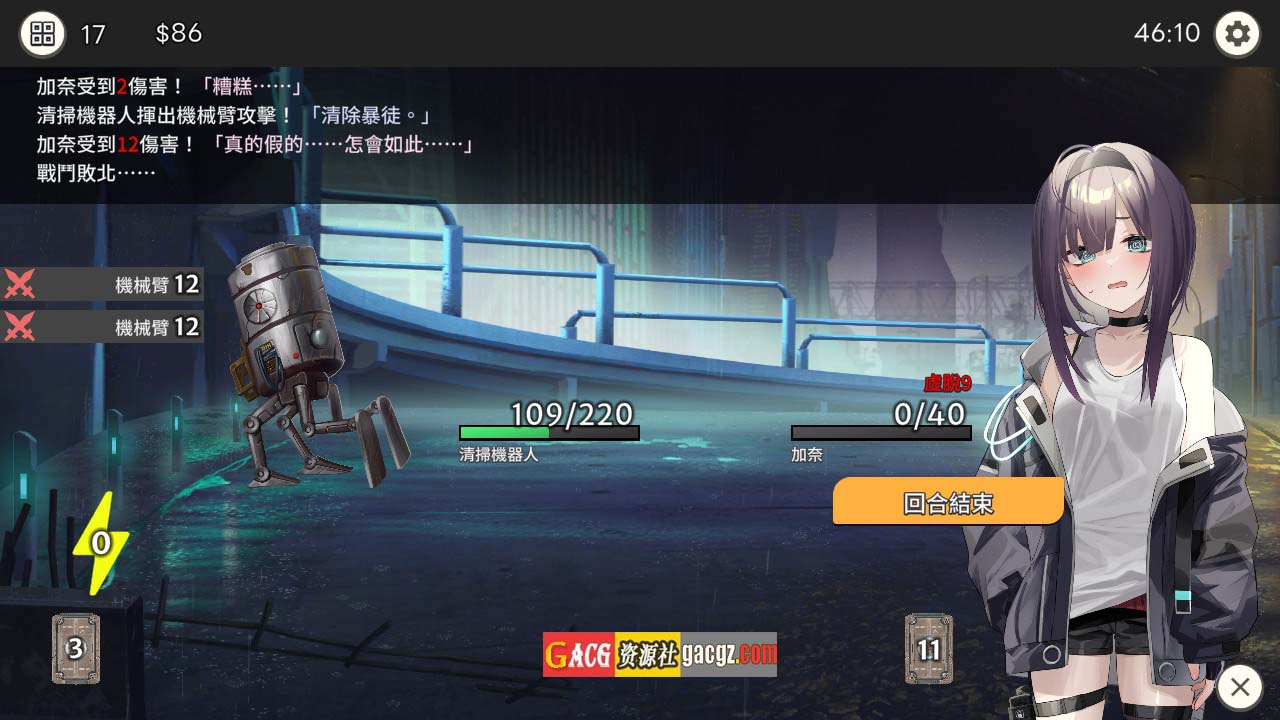Select the bottom 機械臂 12 enemy intent

coord(102,327)
